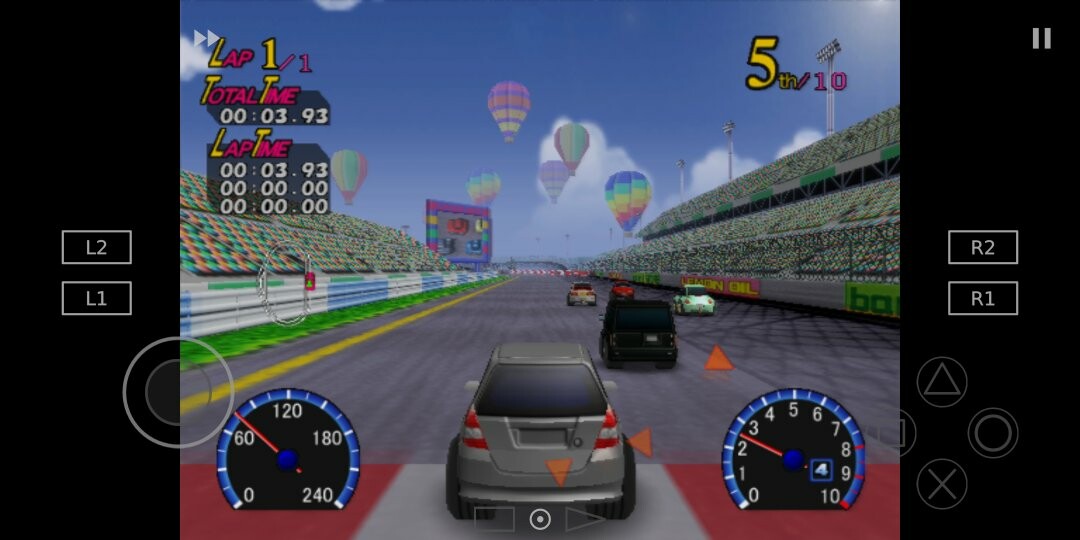Tap the R1 shoulder button
Viewport: 1080px width, 540px height.
982,298
